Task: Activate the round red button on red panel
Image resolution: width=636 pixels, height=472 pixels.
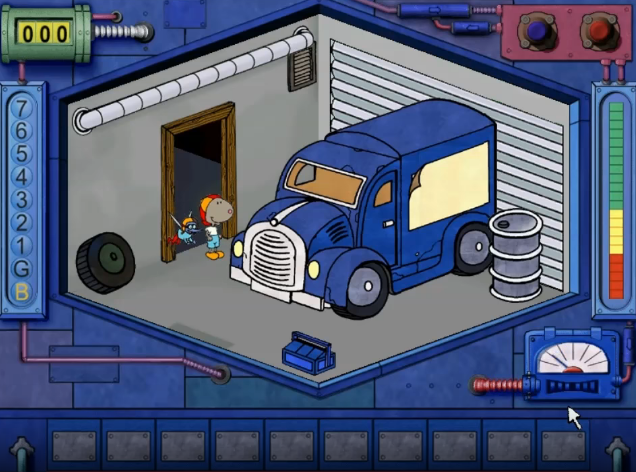Action: click(598, 32)
